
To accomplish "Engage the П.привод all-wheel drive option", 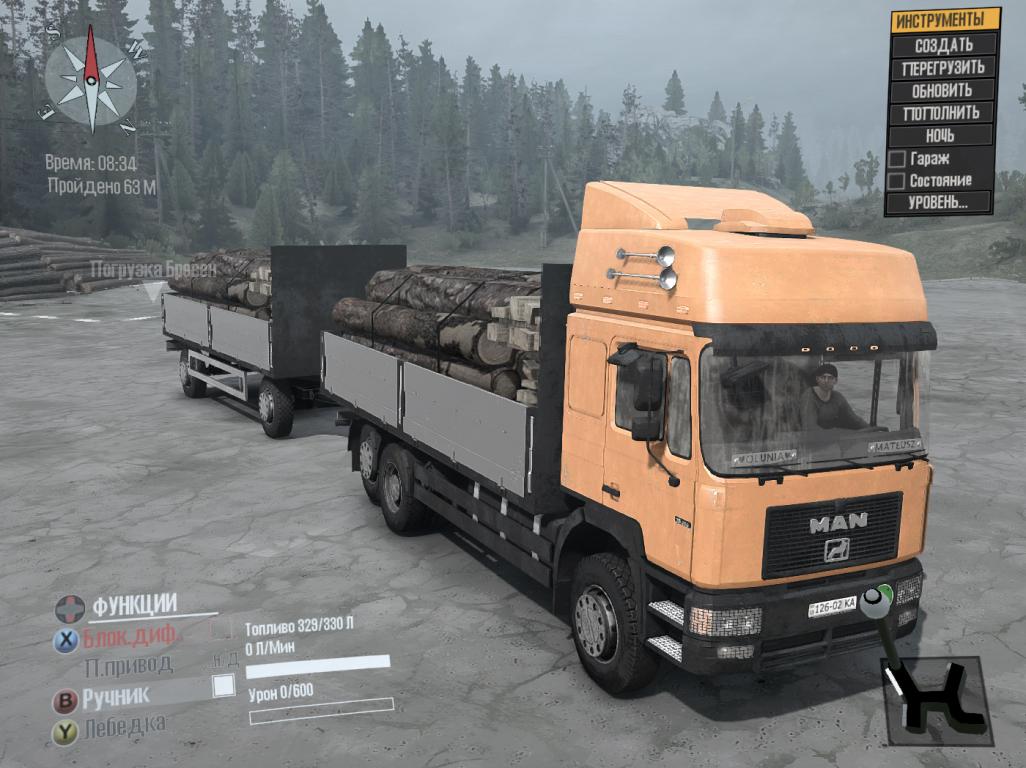I will point(128,665).
